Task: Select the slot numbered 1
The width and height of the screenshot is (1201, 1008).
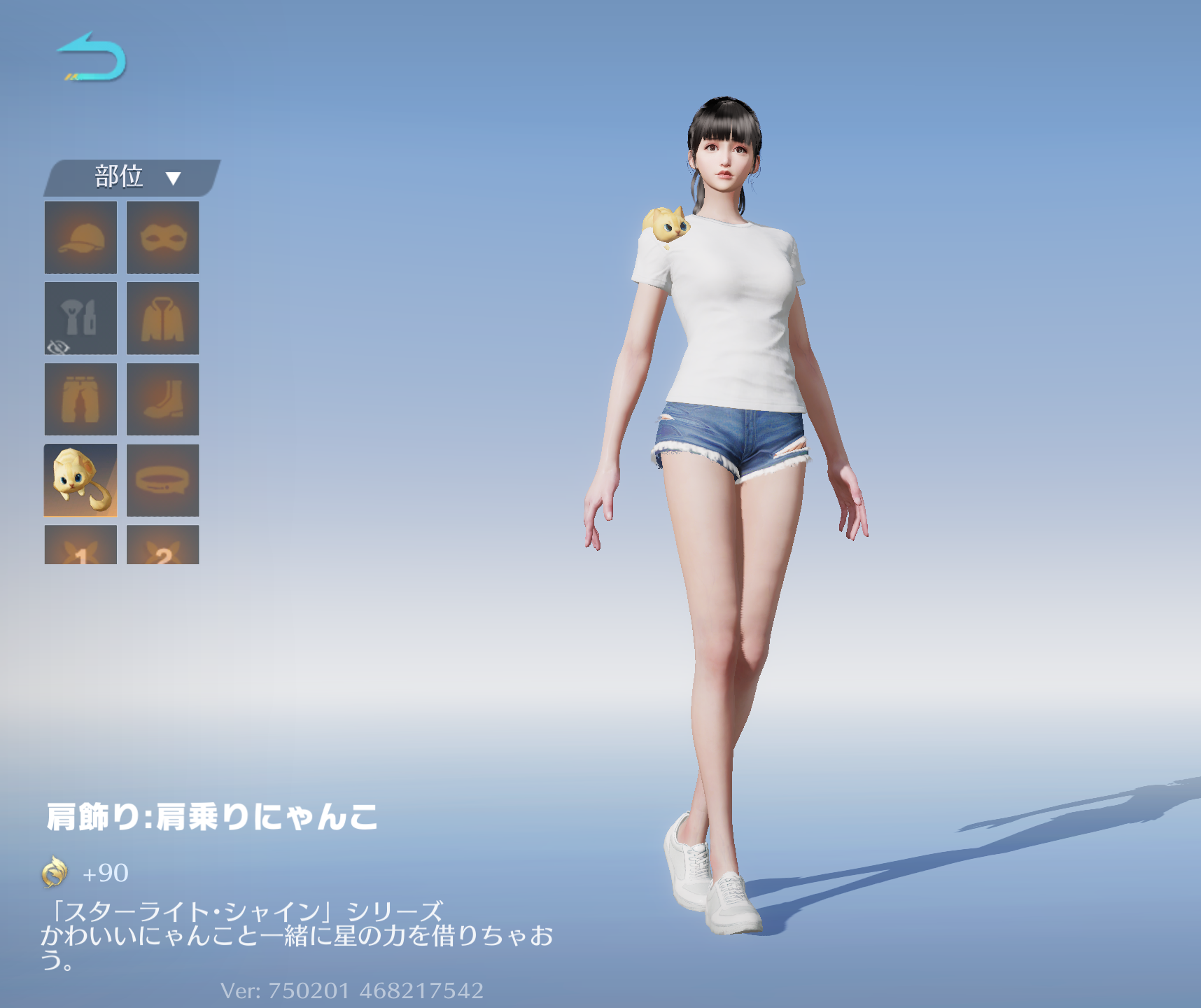Action: click(80, 546)
